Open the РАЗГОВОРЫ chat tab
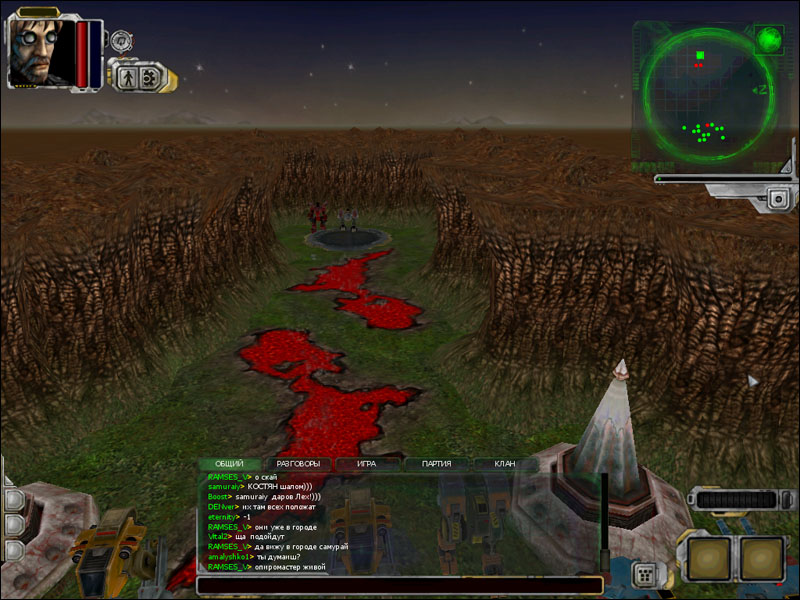The image size is (800, 600). click(x=298, y=464)
